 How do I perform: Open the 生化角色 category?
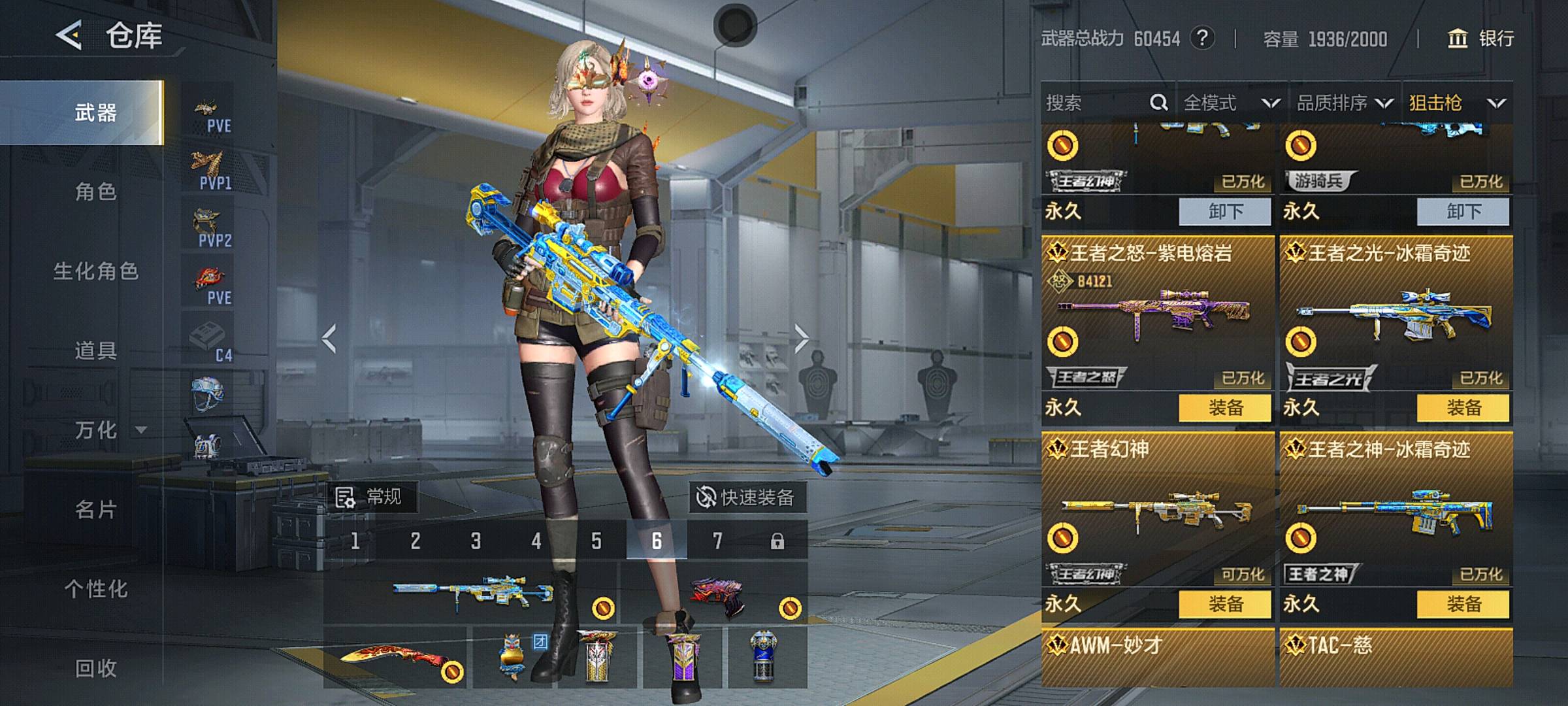(95, 271)
